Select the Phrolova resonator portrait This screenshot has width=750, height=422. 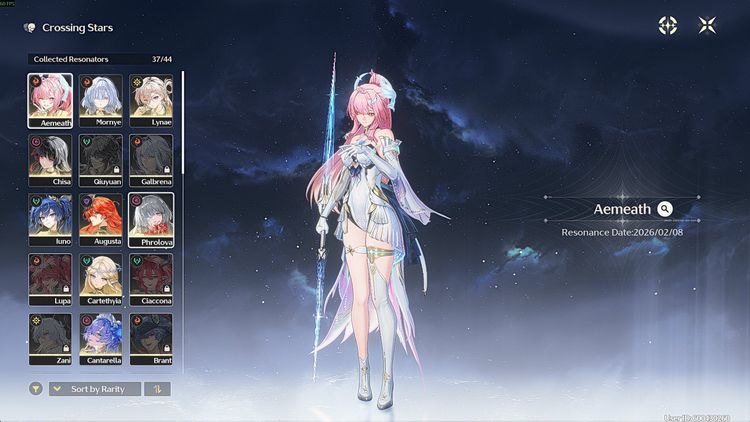(x=151, y=220)
